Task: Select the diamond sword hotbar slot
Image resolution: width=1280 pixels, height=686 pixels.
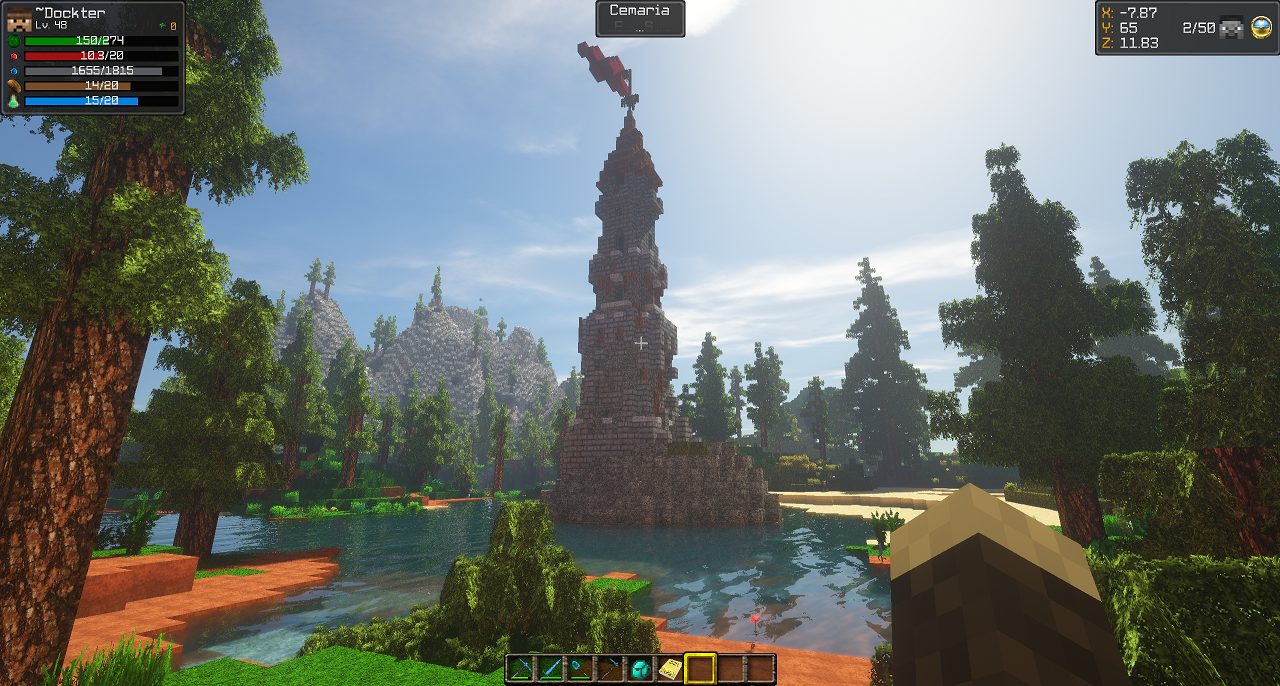Action: 550,668
